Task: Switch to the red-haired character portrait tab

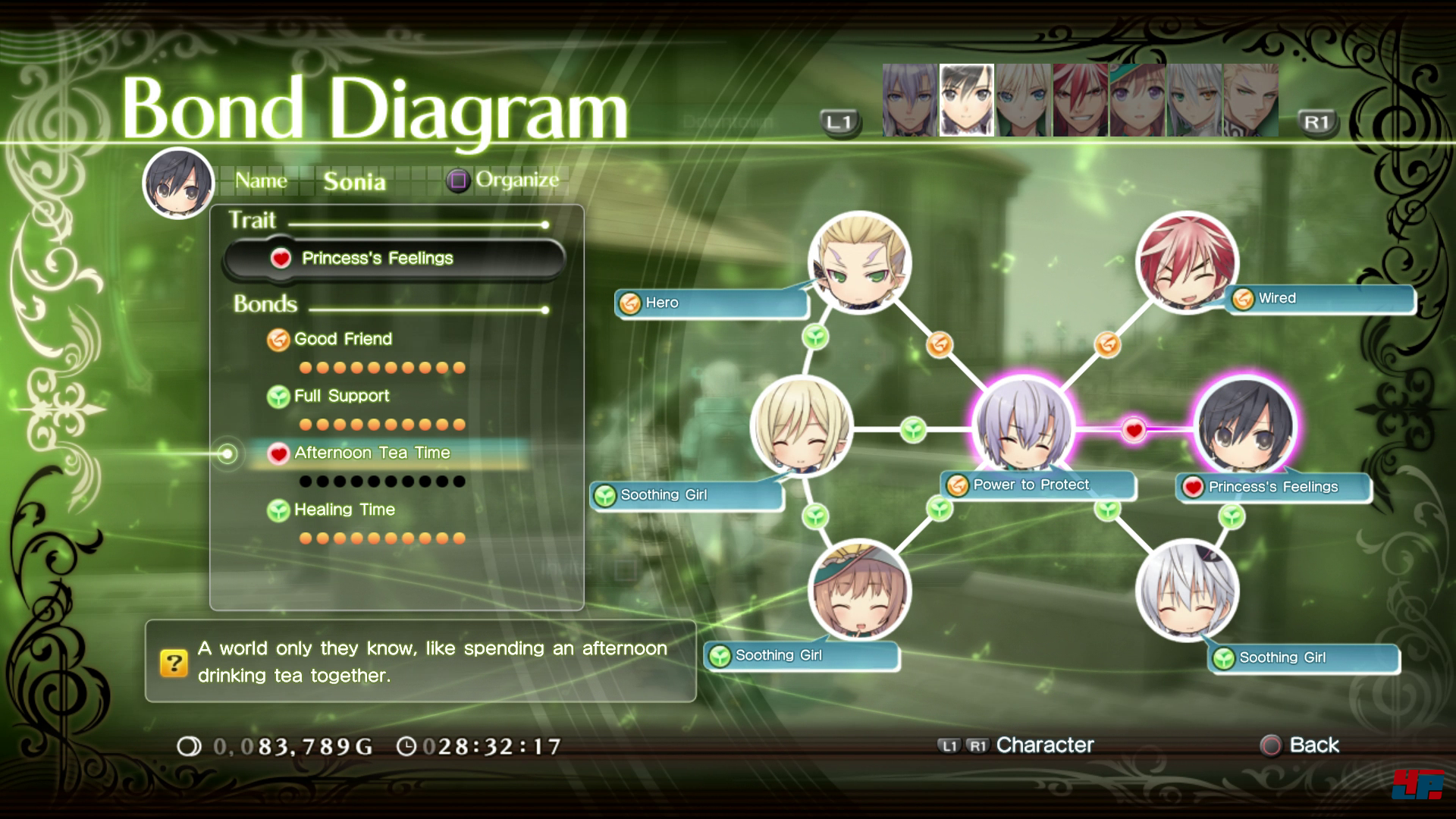Action: coord(1080,101)
